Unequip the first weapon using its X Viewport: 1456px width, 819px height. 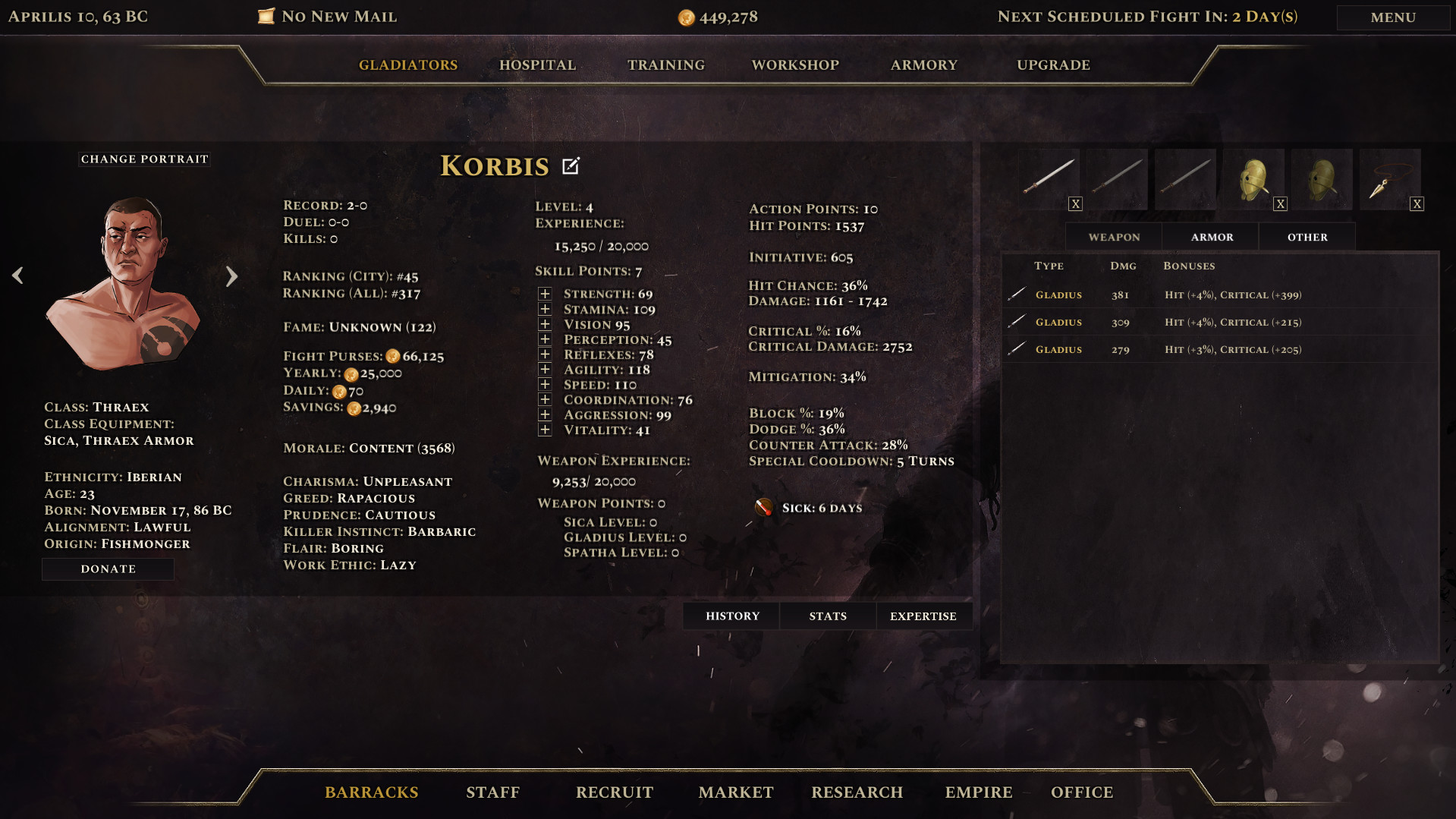[1075, 203]
